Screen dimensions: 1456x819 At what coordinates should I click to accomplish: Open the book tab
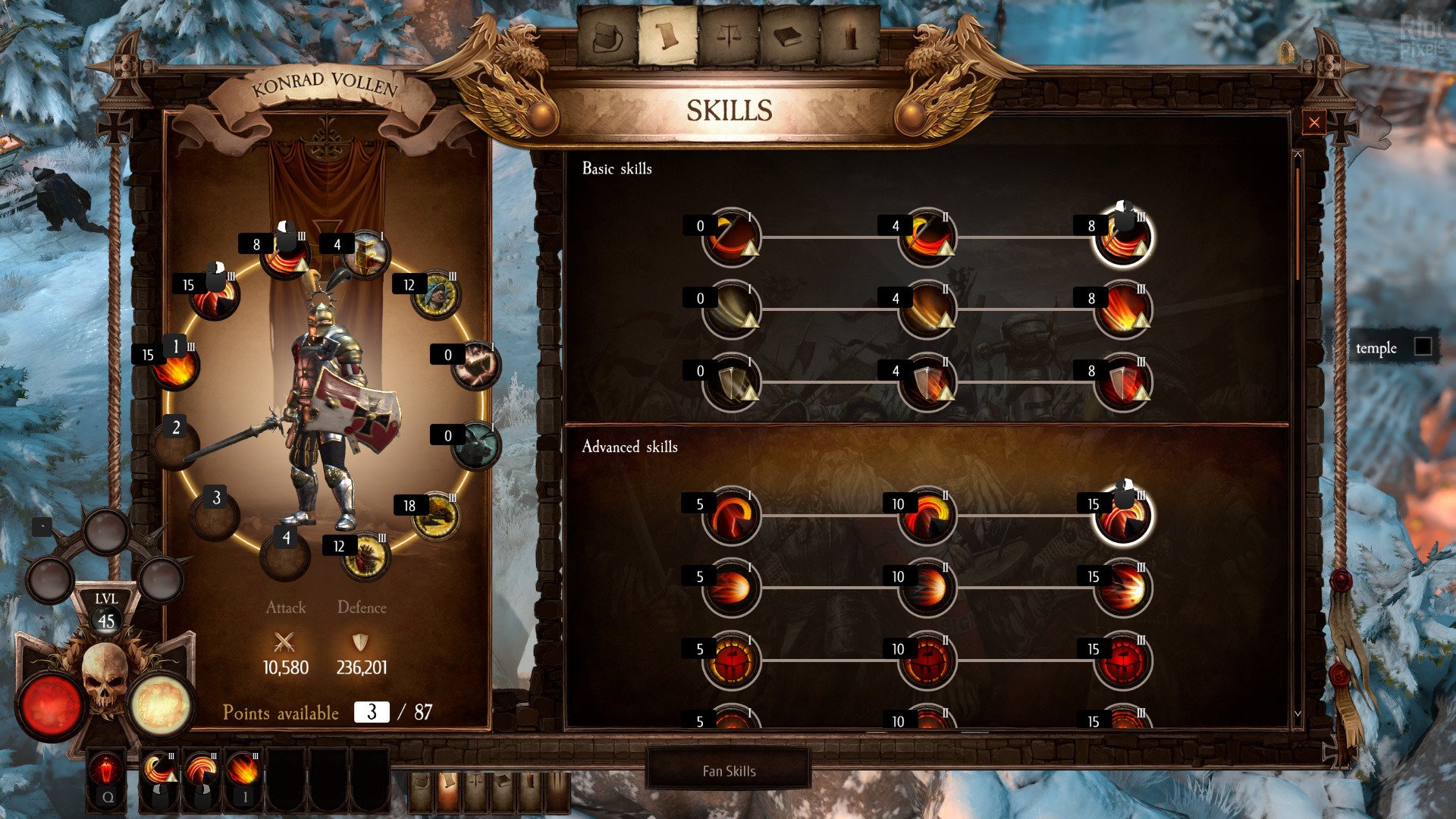789,38
